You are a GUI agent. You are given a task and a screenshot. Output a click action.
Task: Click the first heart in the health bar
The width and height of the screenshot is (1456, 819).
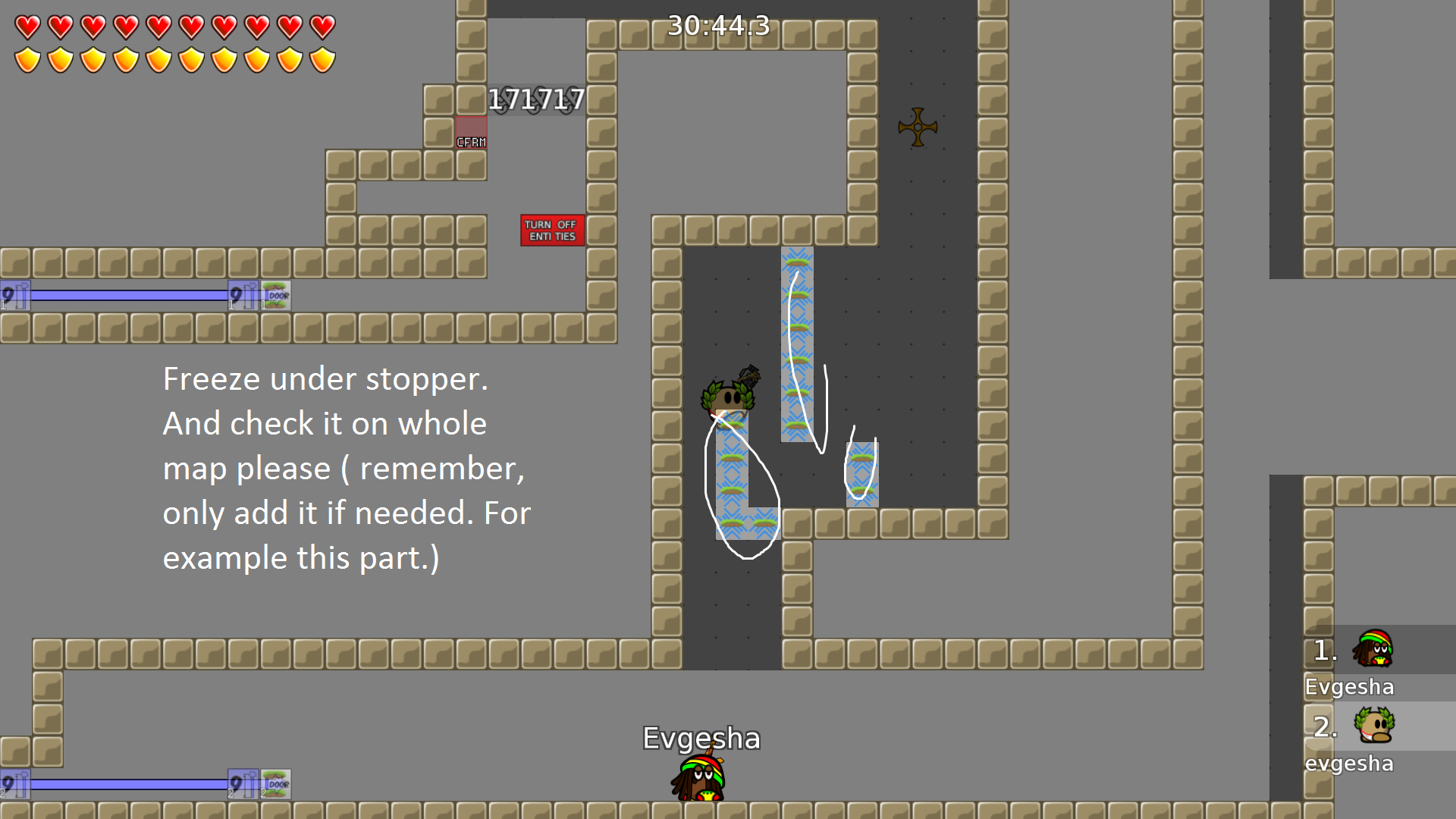(28, 27)
